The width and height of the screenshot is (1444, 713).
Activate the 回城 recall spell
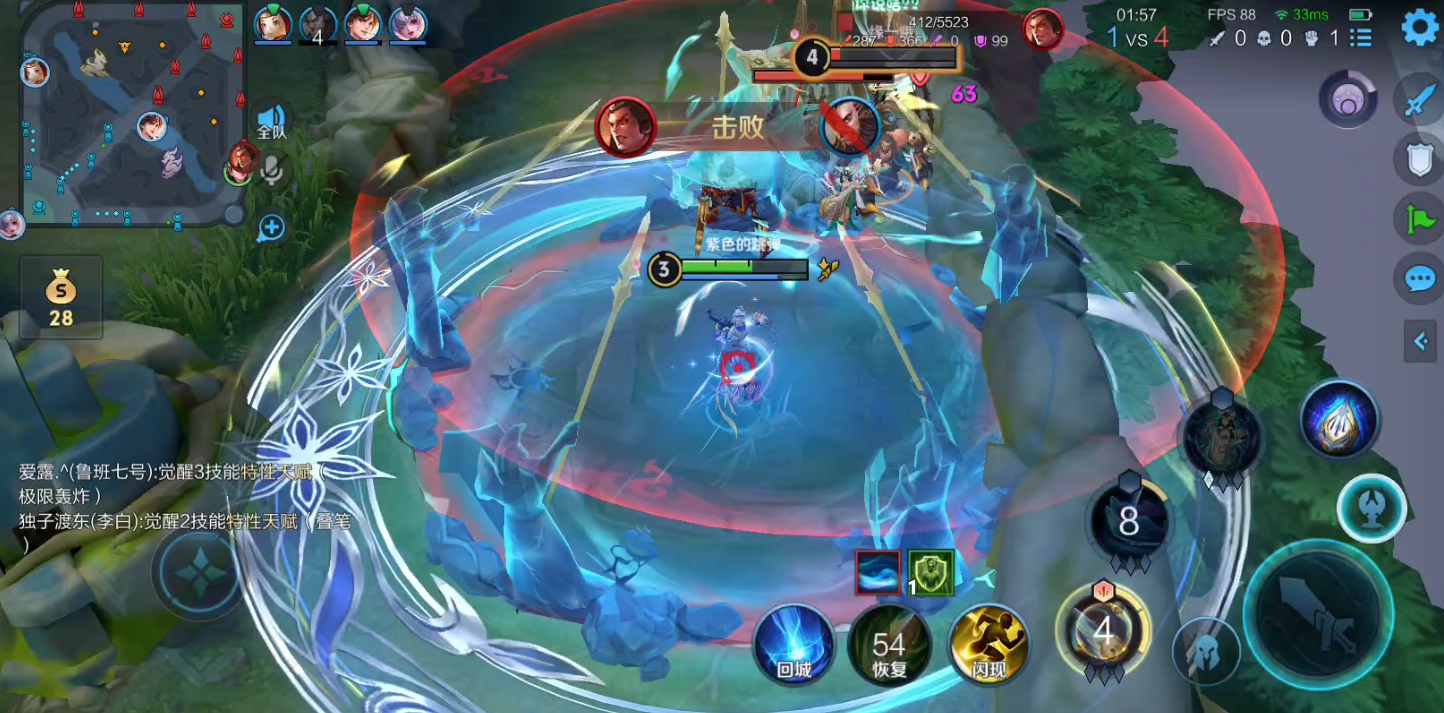point(794,645)
